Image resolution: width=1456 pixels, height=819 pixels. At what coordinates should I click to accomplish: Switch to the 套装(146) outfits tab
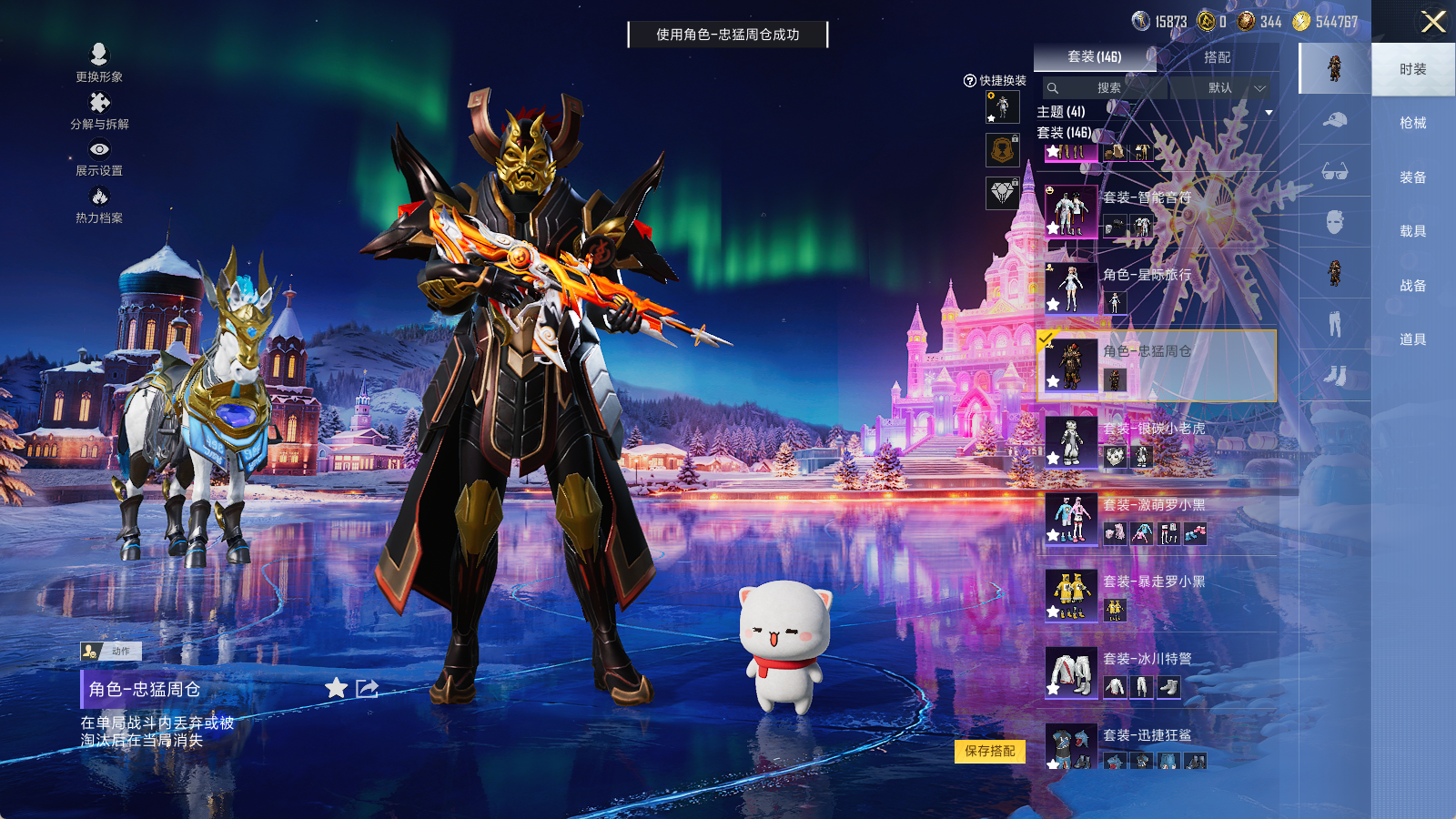[x=1094, y=56]
